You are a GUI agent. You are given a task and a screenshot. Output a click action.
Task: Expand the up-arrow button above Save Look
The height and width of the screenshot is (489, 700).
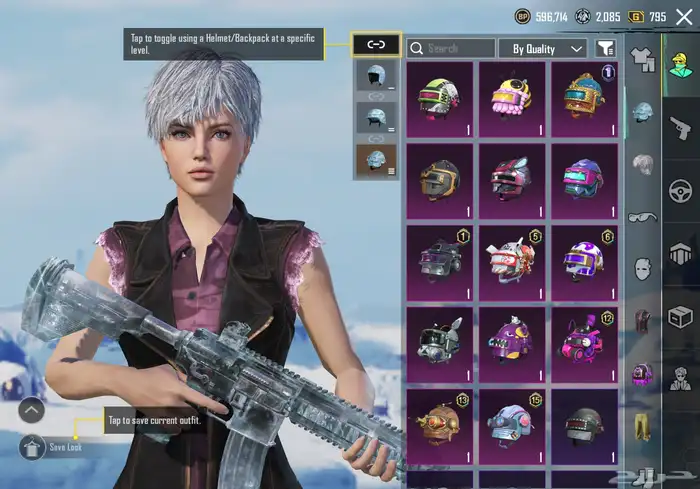32,409
